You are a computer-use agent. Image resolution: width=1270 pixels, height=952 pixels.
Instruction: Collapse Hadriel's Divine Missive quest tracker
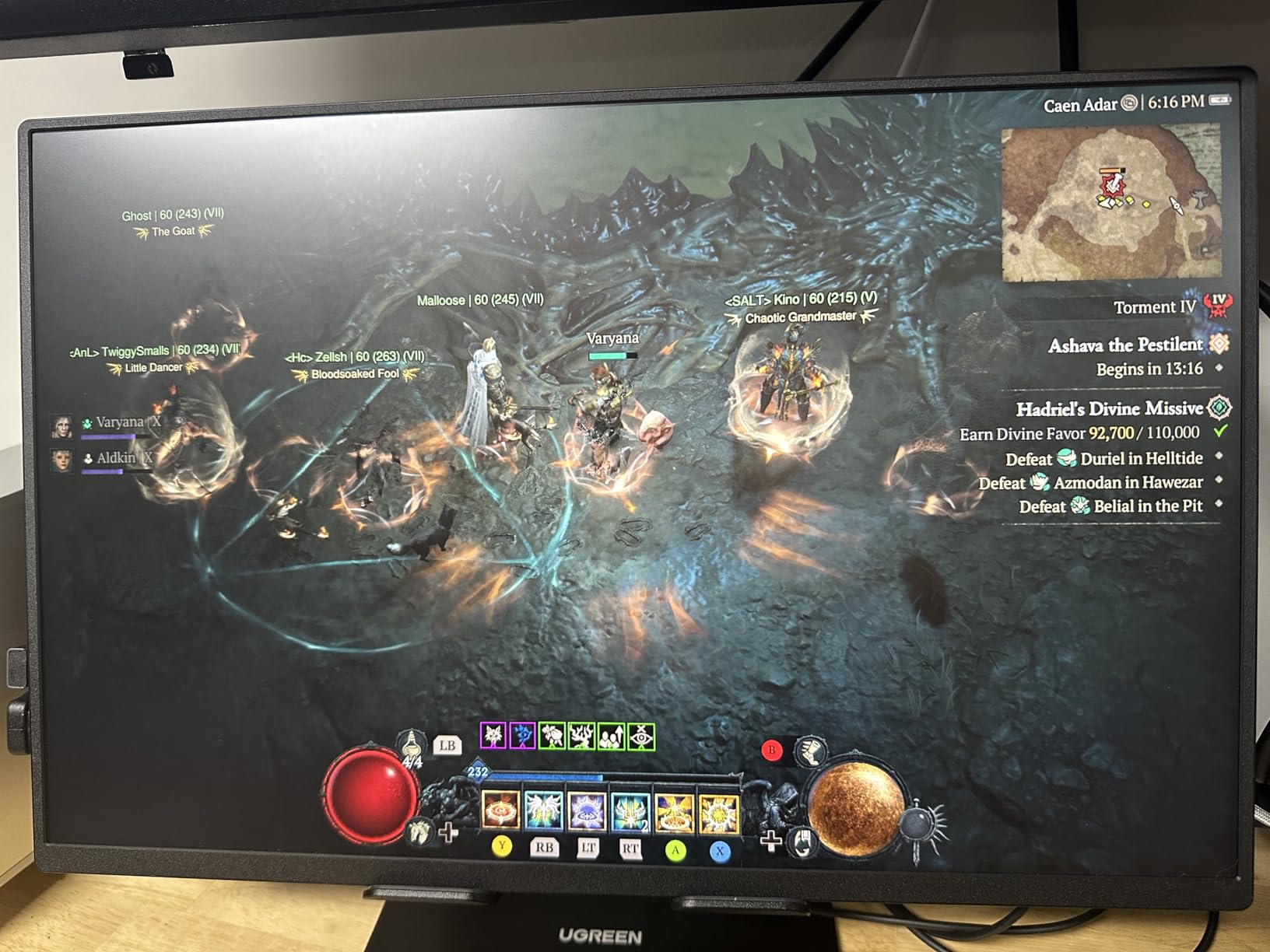pos(1109,408)
